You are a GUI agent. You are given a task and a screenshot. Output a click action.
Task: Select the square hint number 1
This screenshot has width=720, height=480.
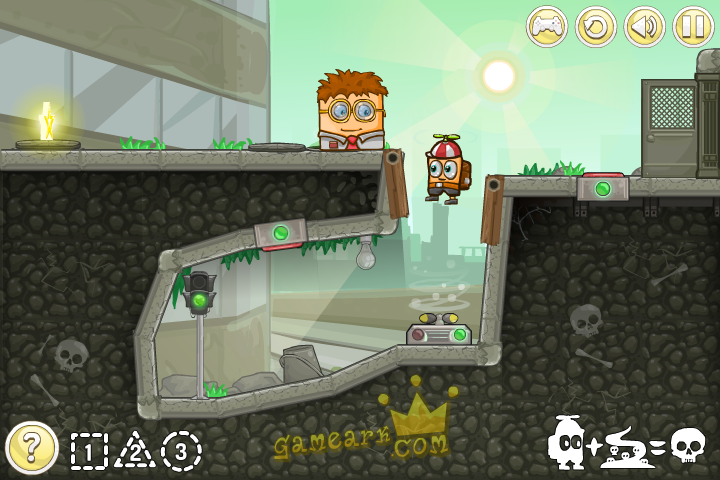click(x=89, y=451)
